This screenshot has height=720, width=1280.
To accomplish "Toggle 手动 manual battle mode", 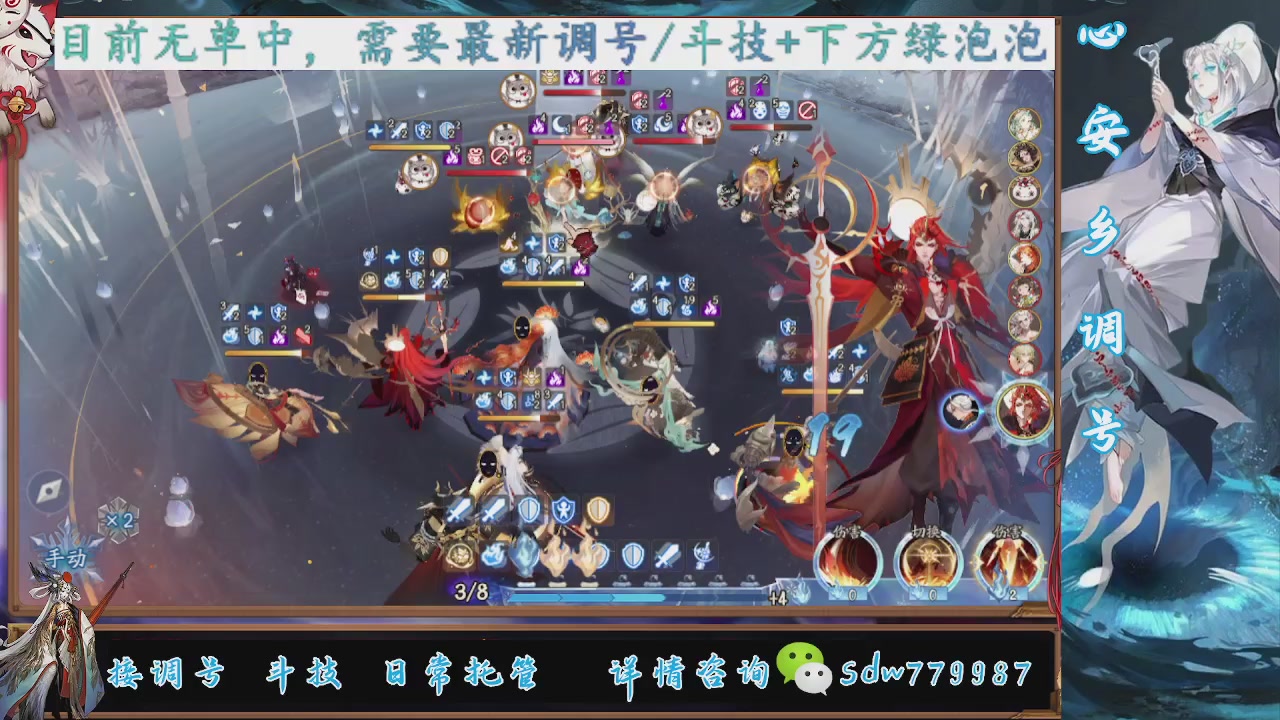I will click(x=66, y=555).
